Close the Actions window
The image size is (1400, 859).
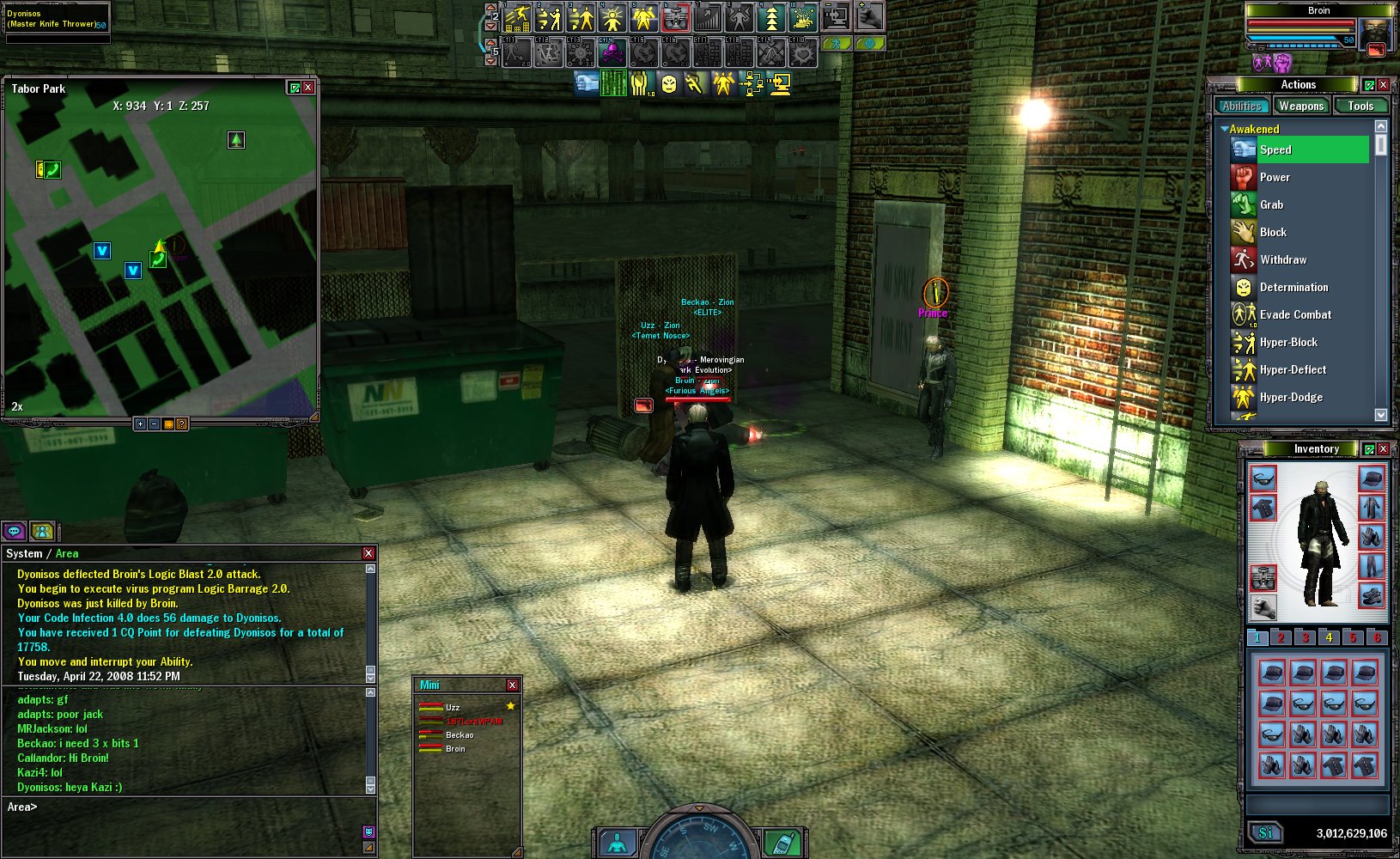tap(1383, 84)
